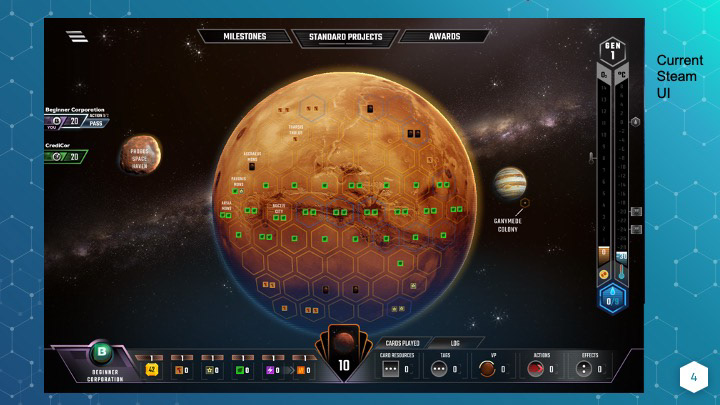
Task: Open the Standard Projects panel
Action: click(x=343, y=38)
